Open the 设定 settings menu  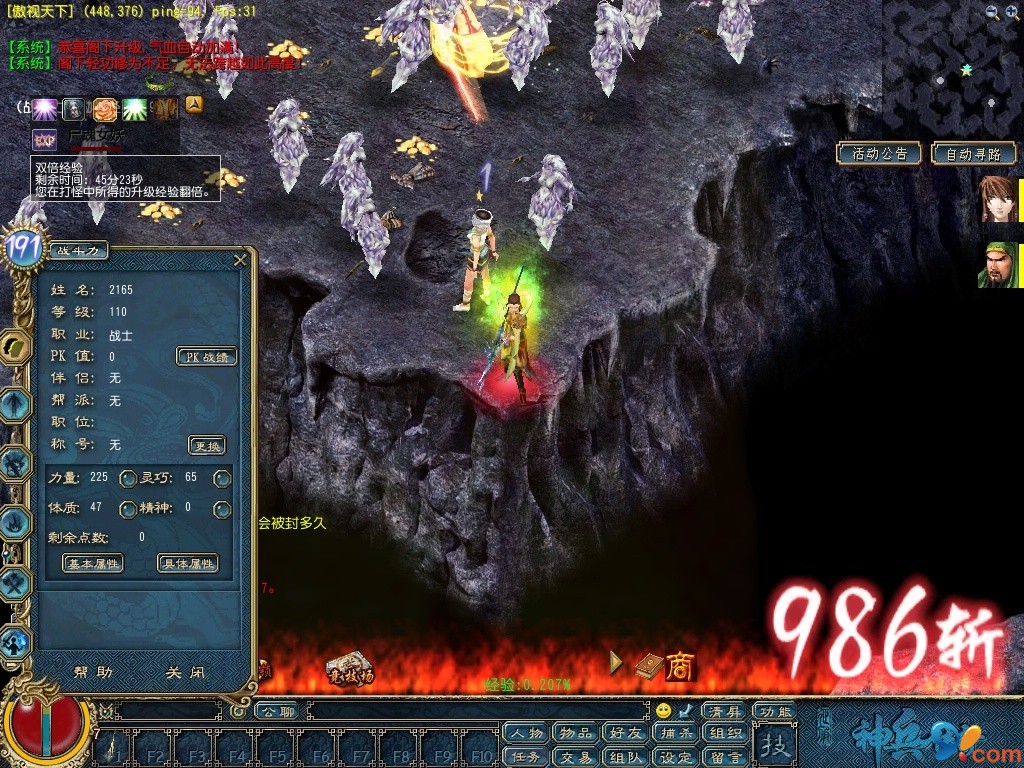point(675,757)
